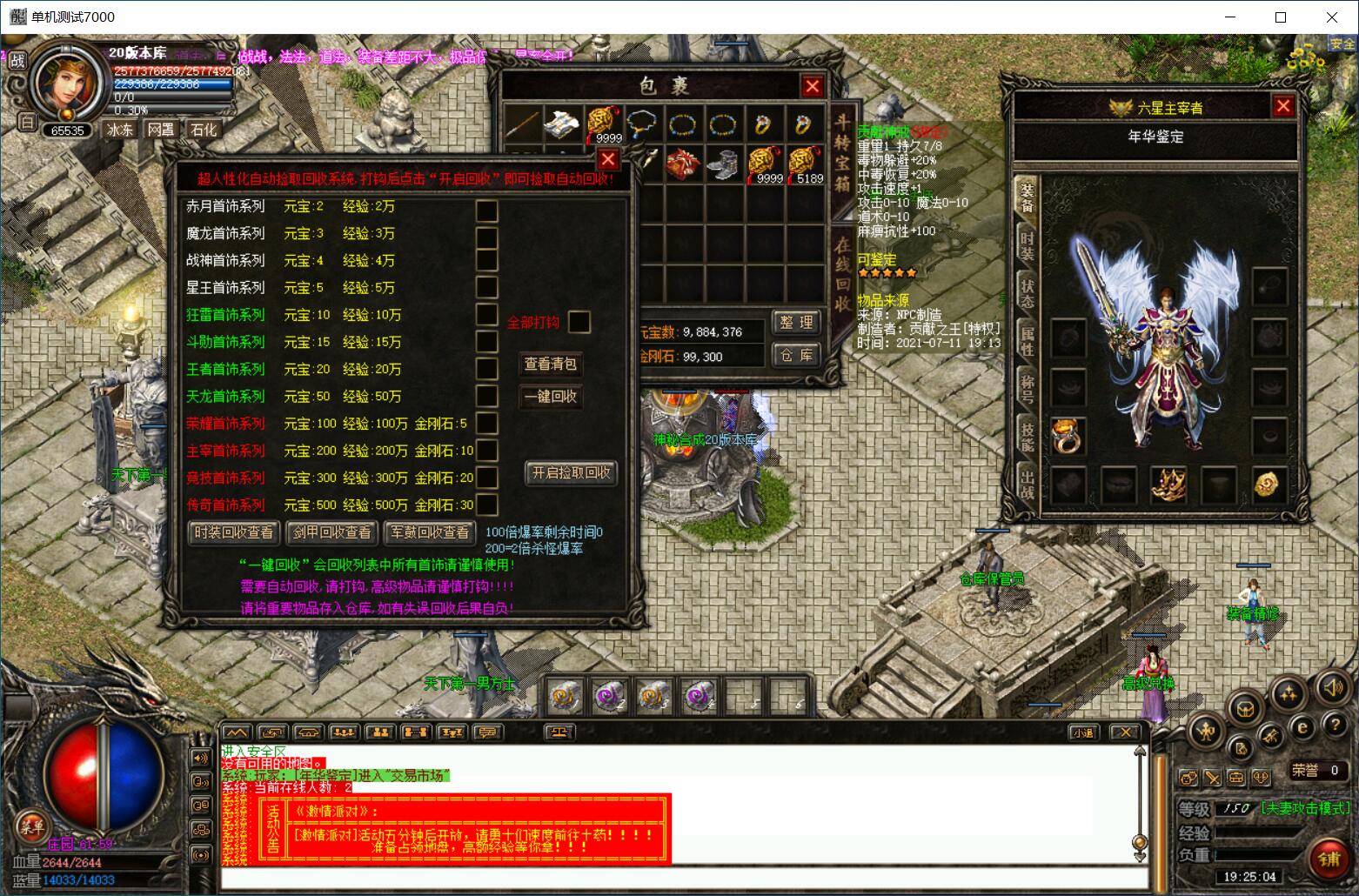Toggle the 传奇首饰系列 recycle checkbox
This screenshot has width=1359, height=896.
click(487, 505)
